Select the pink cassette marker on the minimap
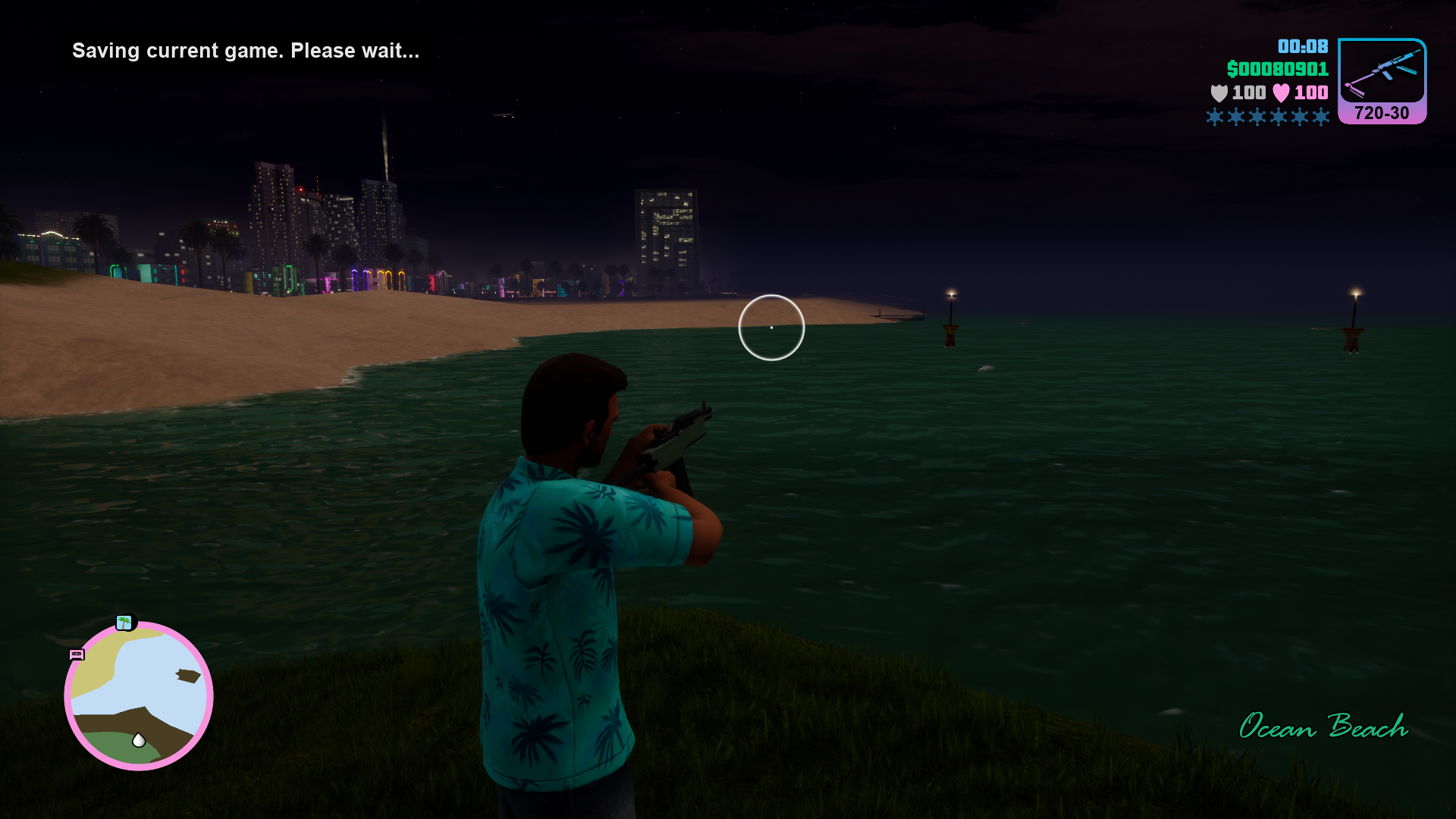The height and width of the screenshot is (819, 1456). tap(77, 654)
